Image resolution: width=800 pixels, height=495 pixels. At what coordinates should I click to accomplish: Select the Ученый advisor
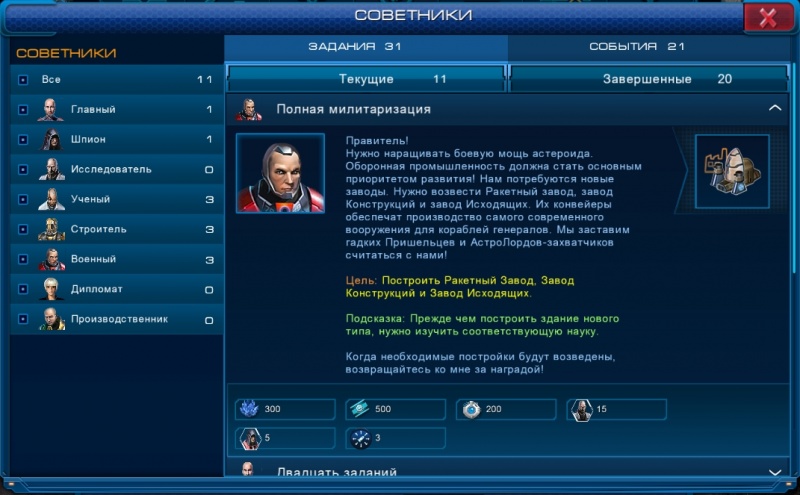(x=116, y=199)
